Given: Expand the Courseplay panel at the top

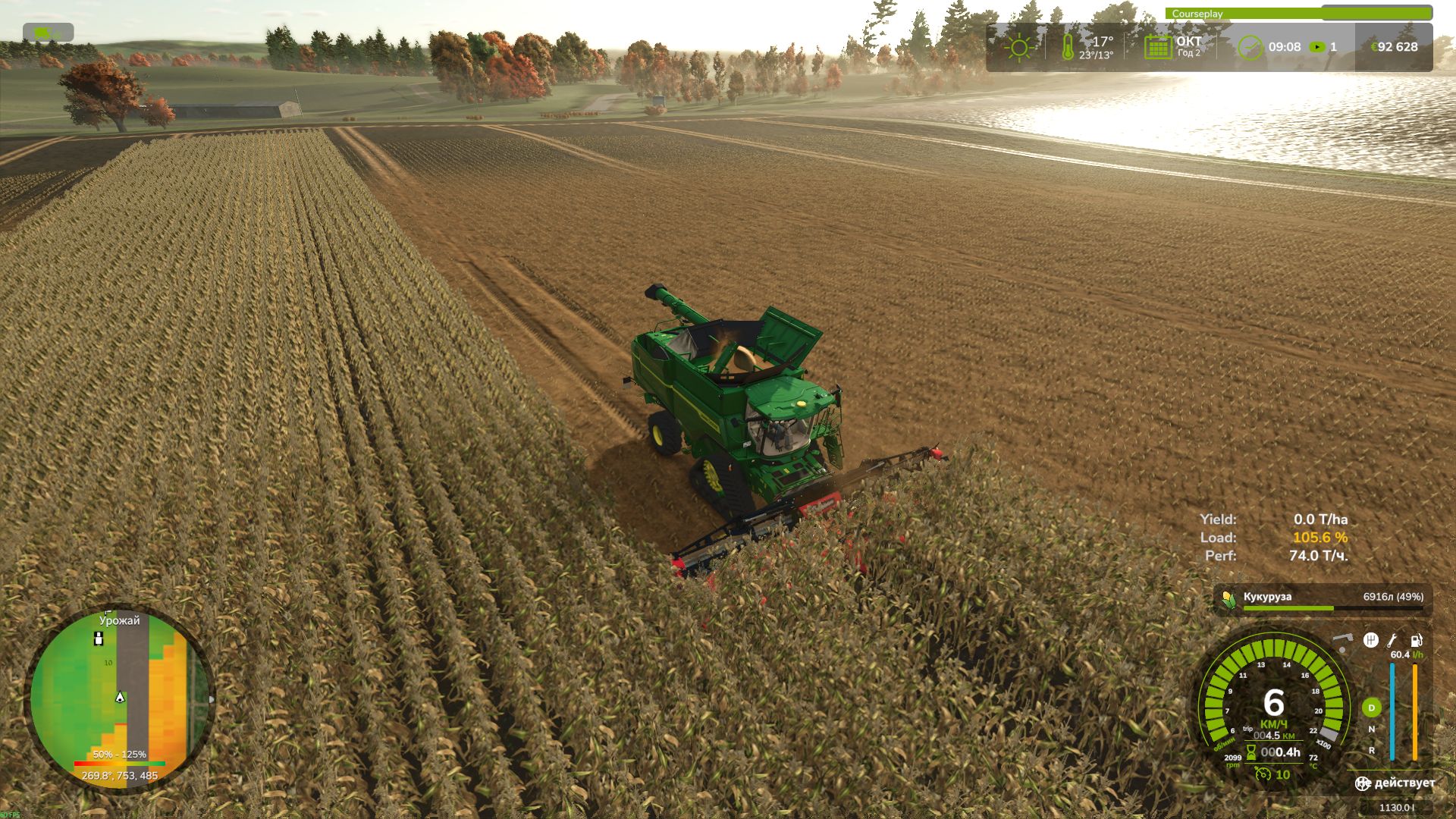Looking at the screenshot, I should tap(1198, 14).
